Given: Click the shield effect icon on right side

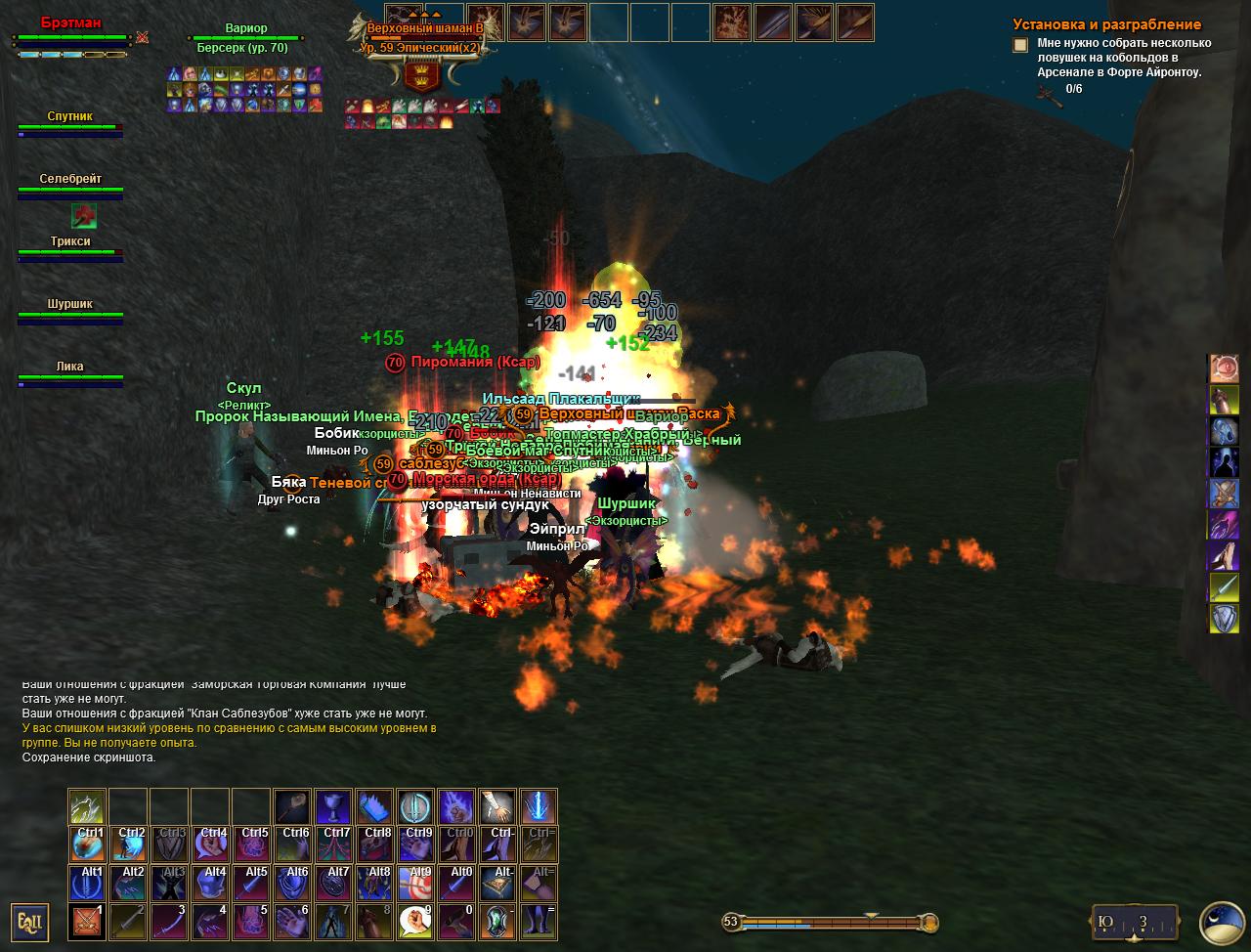Looking at the screenshot, I should point(1225,619).
